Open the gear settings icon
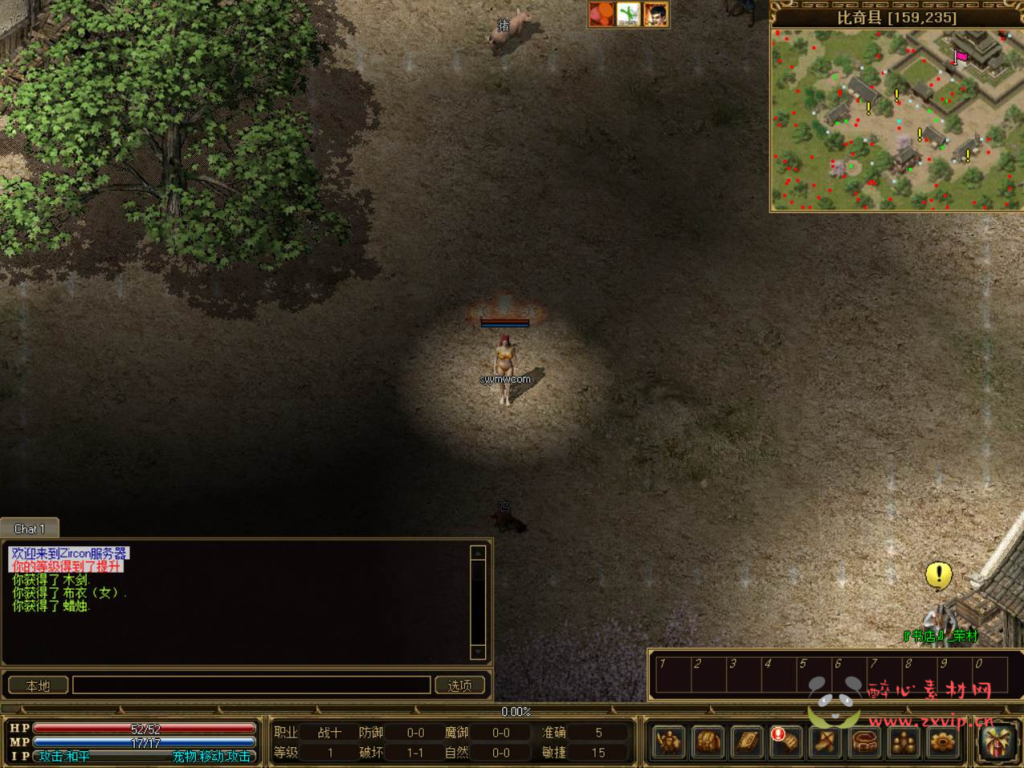Image resolution: width=1024 pixels, height=768 pixels. 943,741
